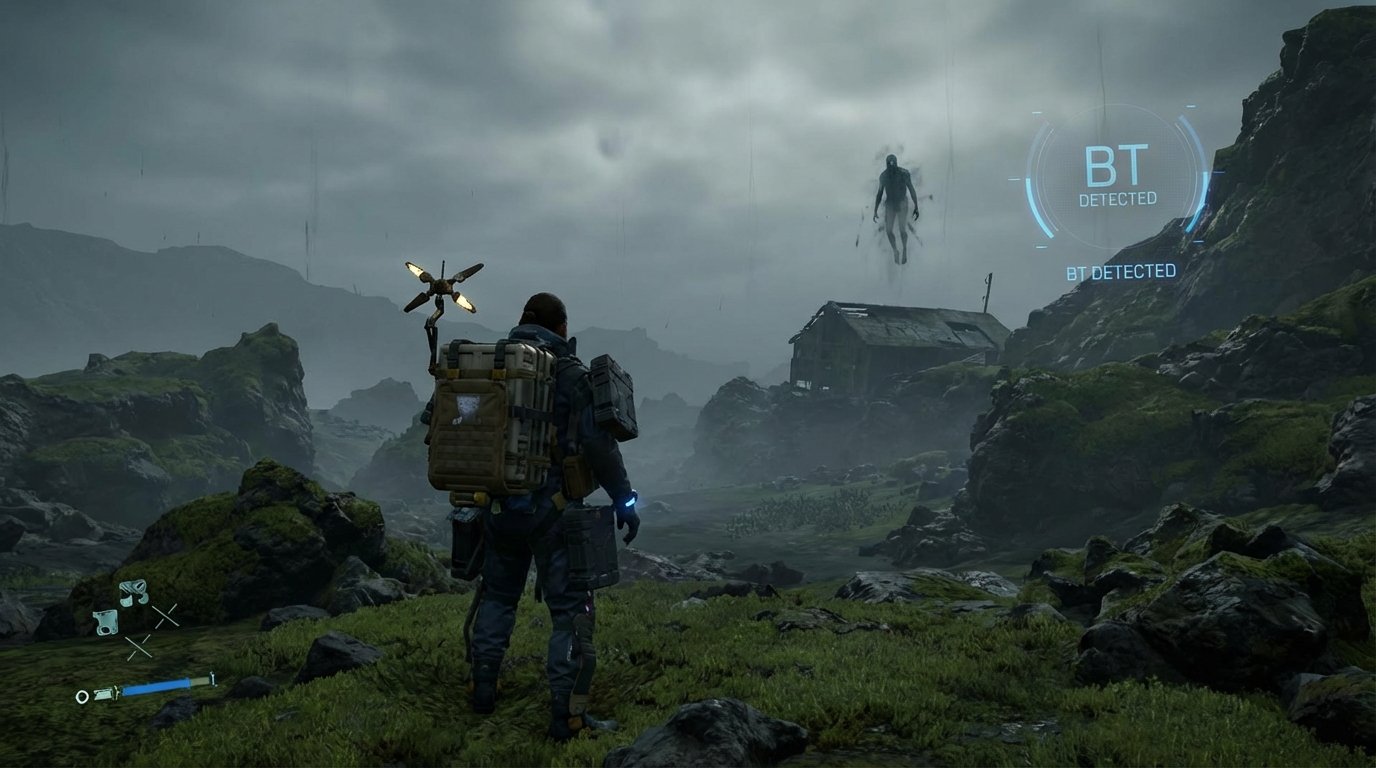Click the X mark below the boots icon
The width and height of the screenshot is (1376, 768).
tap(167, 617)
